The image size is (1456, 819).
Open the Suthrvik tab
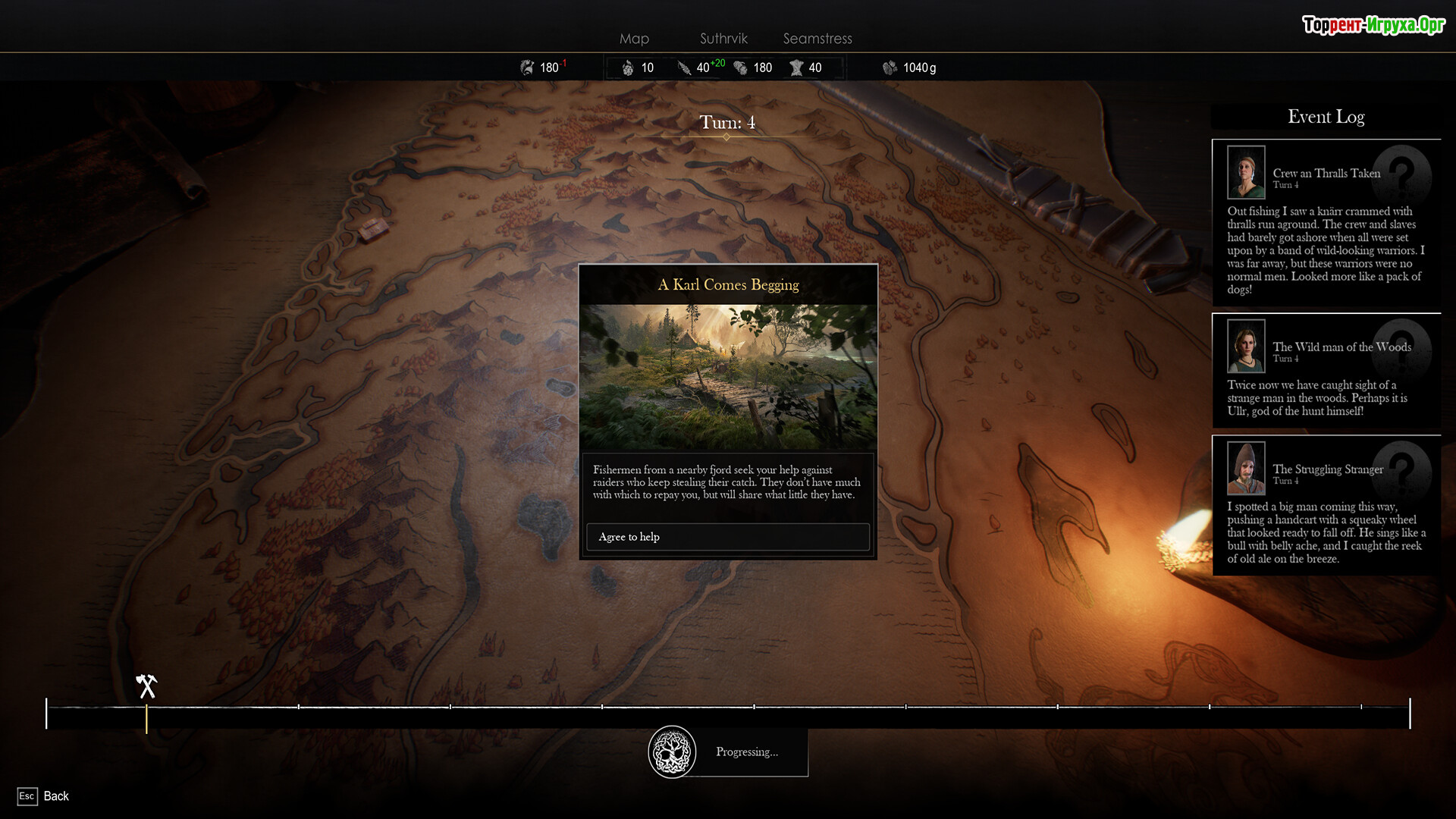click(x=723, y=39)
